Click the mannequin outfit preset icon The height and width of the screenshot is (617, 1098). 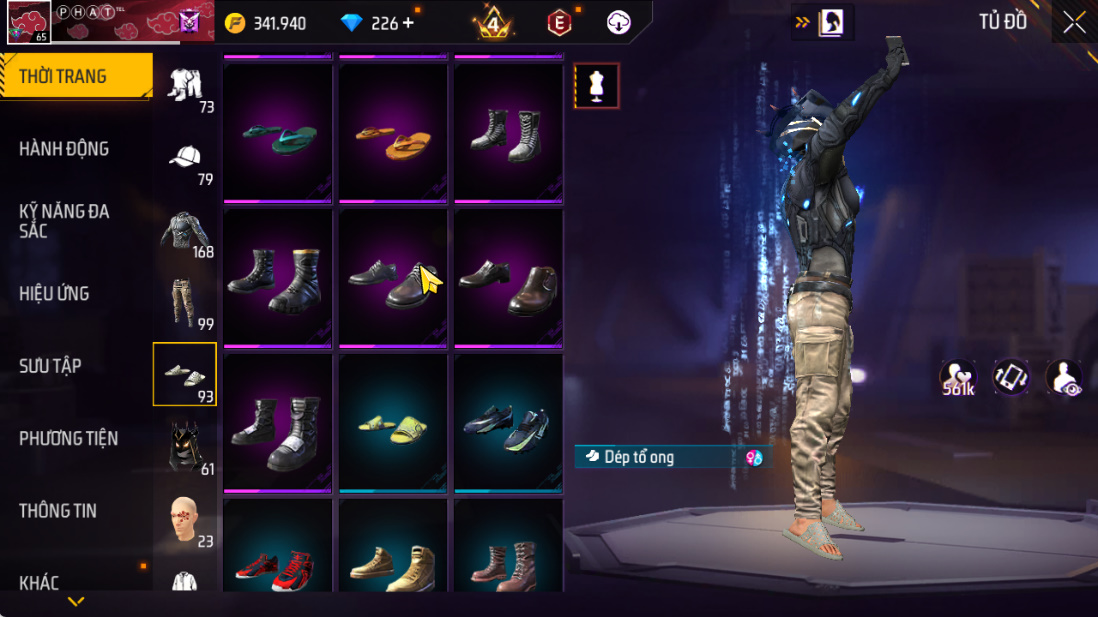(x=597, y=86)
